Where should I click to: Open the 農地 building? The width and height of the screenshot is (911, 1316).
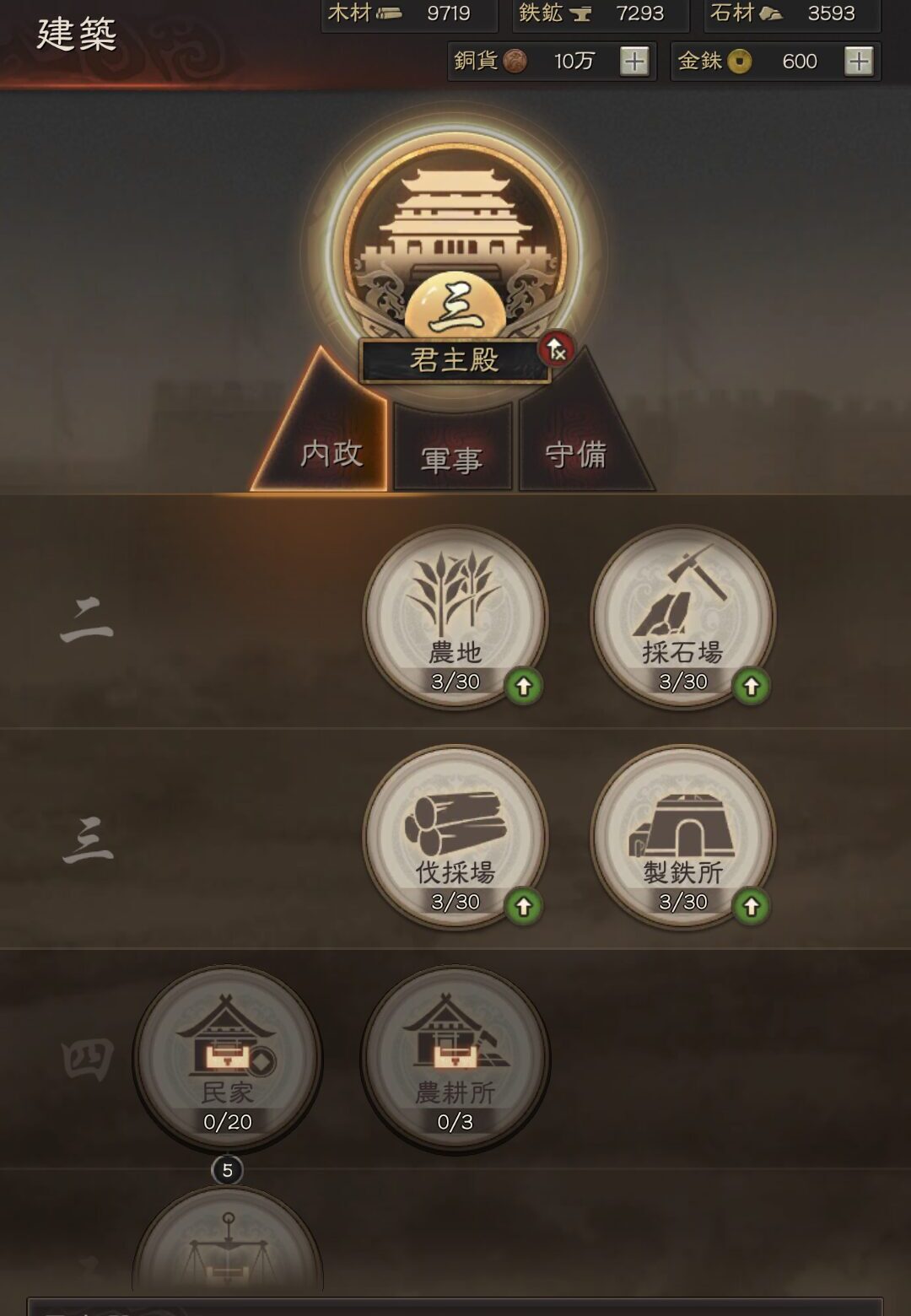pos(455,617)
